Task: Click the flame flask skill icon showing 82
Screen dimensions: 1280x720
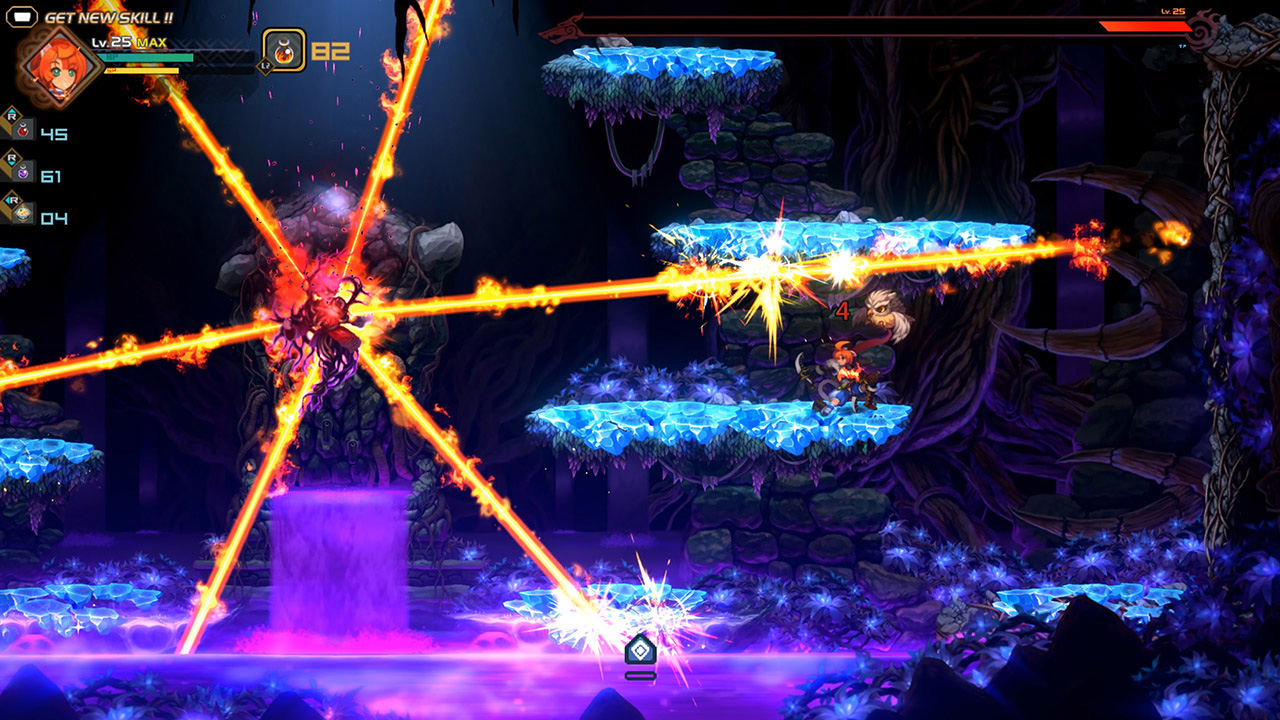Action: (283, 52)
